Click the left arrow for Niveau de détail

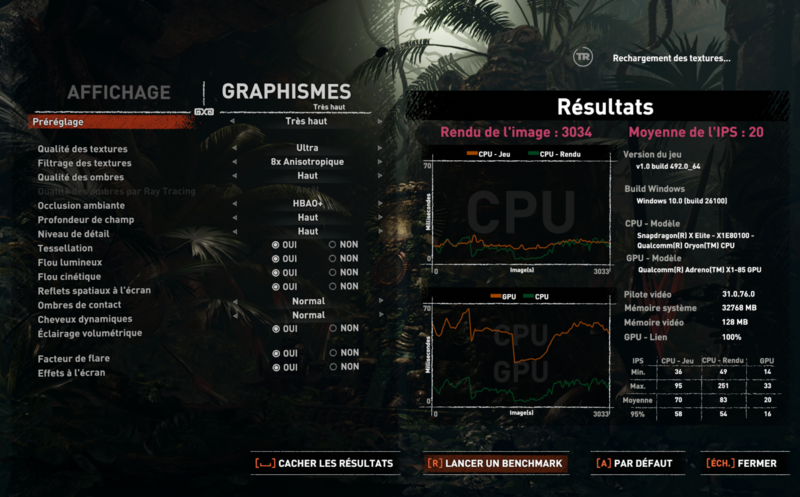232,232
